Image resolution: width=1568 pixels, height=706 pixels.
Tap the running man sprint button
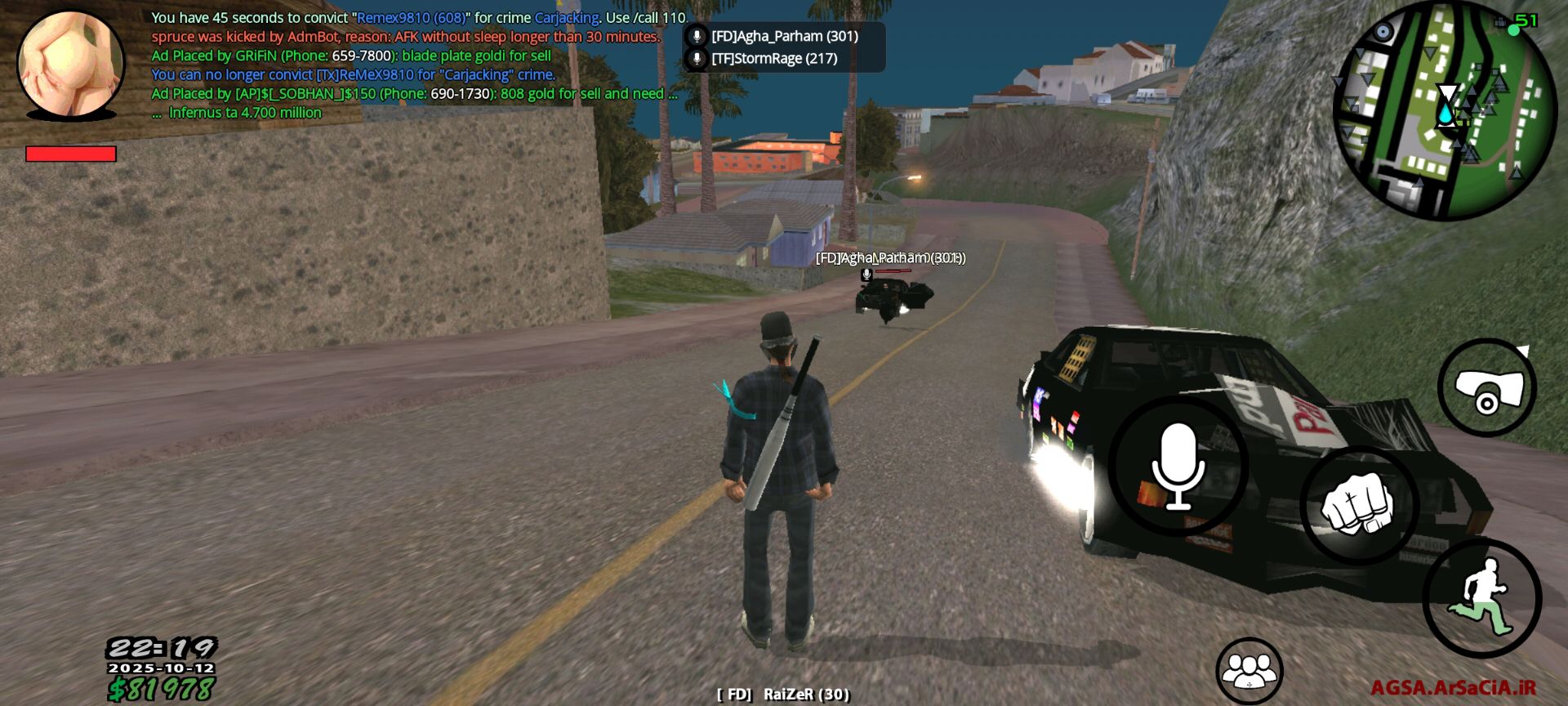click(x=1481, y=599)
